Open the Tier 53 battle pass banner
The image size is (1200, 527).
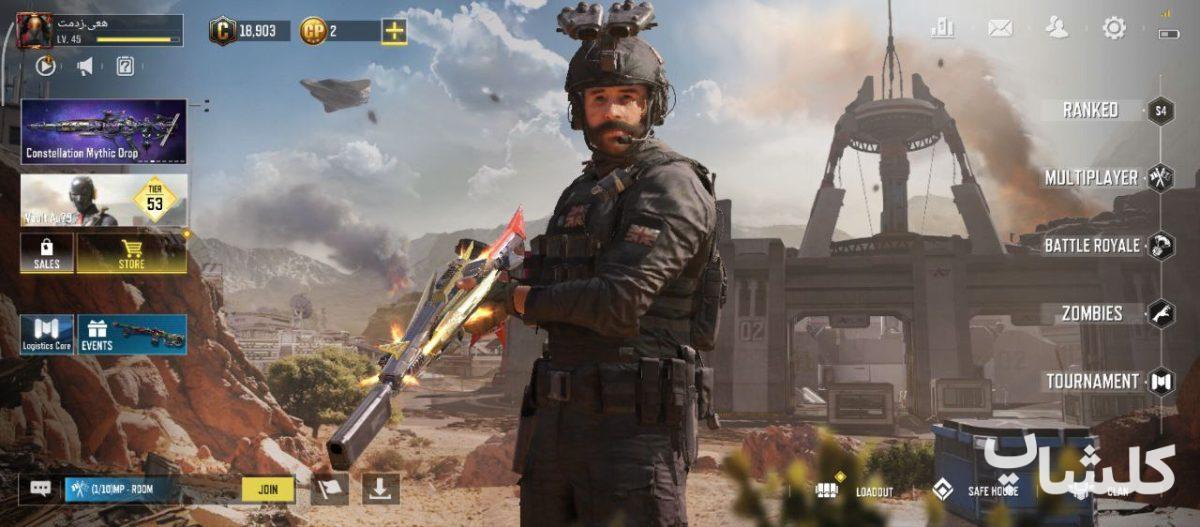[x=104, y=200]
